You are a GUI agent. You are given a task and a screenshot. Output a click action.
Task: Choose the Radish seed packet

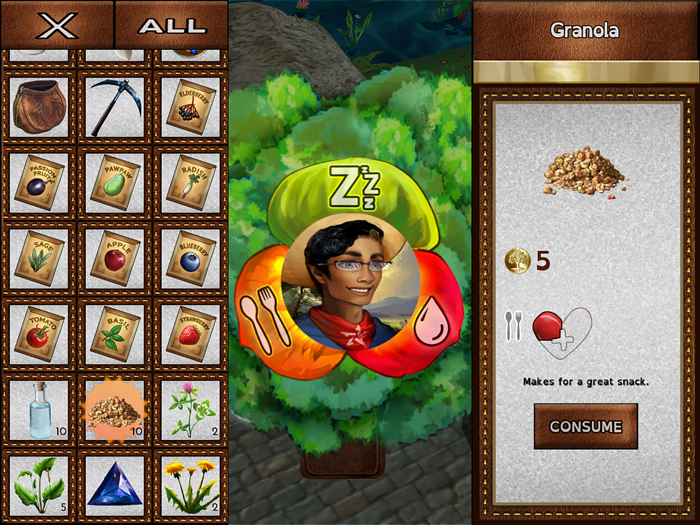point(189,182)
